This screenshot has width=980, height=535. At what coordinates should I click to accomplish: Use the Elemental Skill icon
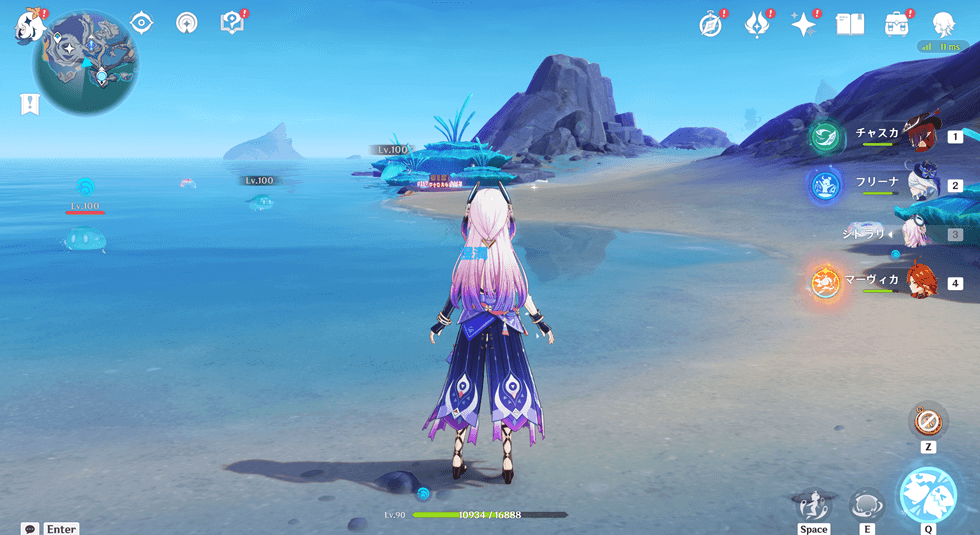(866, 502)
